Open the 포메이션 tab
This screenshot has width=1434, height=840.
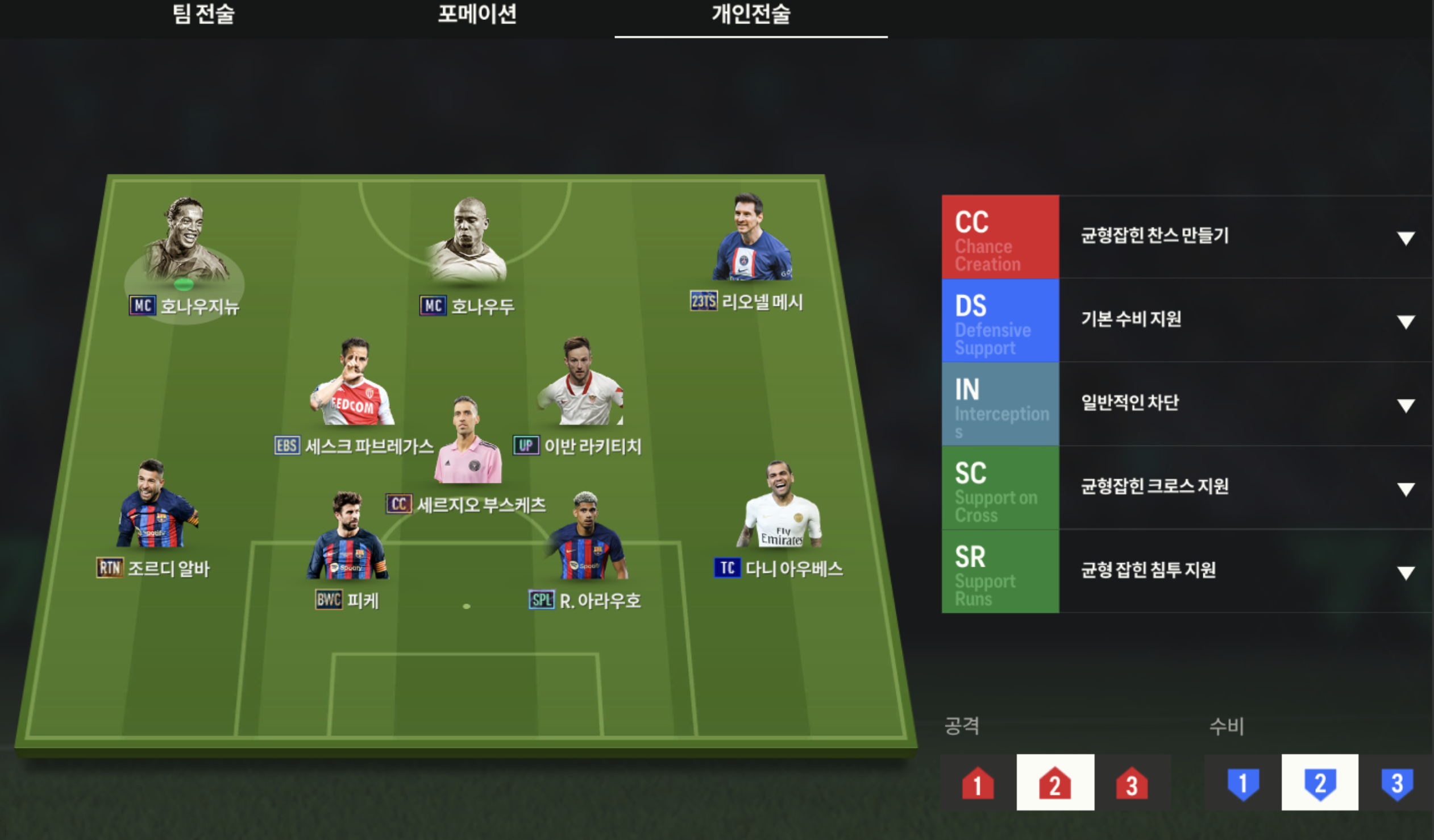coord(477,15)
